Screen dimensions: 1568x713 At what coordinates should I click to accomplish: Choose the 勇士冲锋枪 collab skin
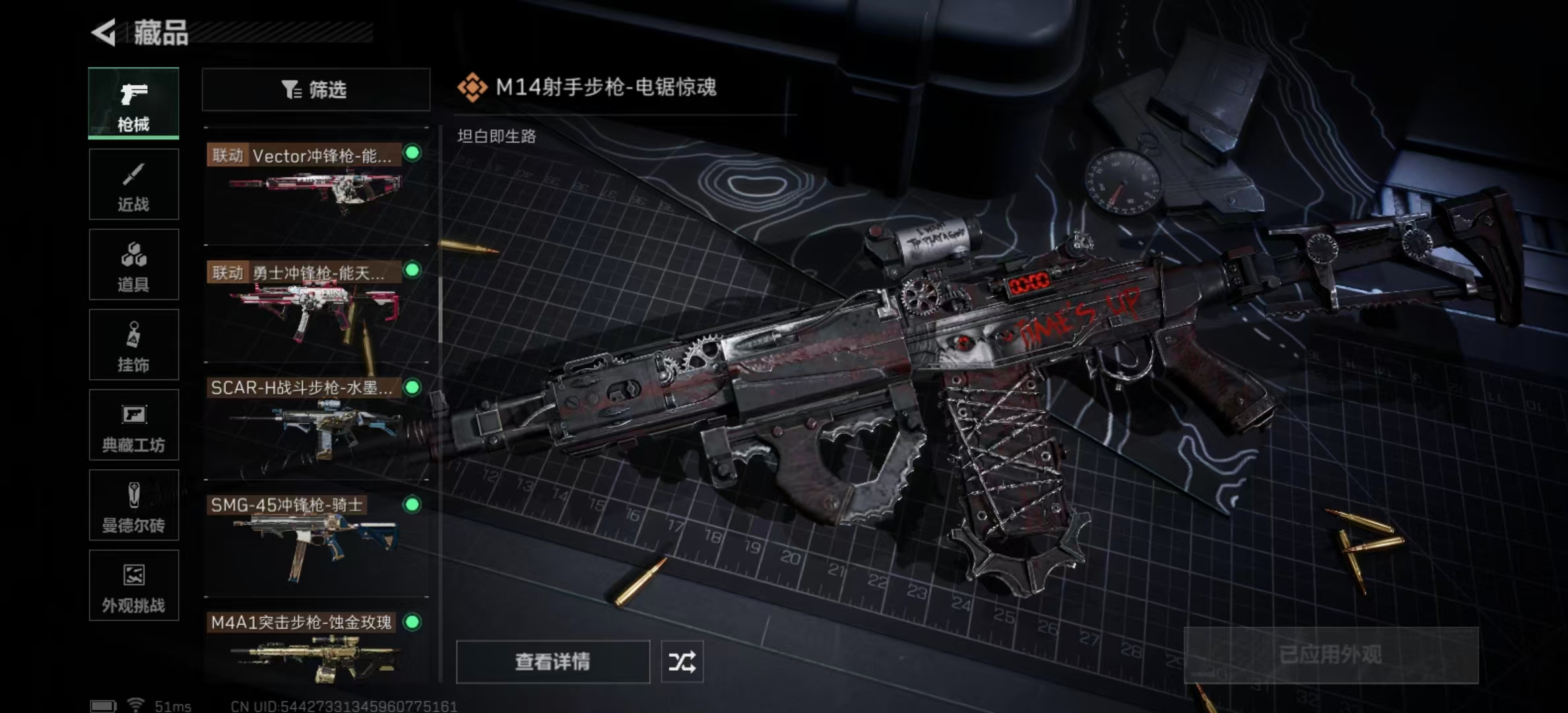coord(315,304)
